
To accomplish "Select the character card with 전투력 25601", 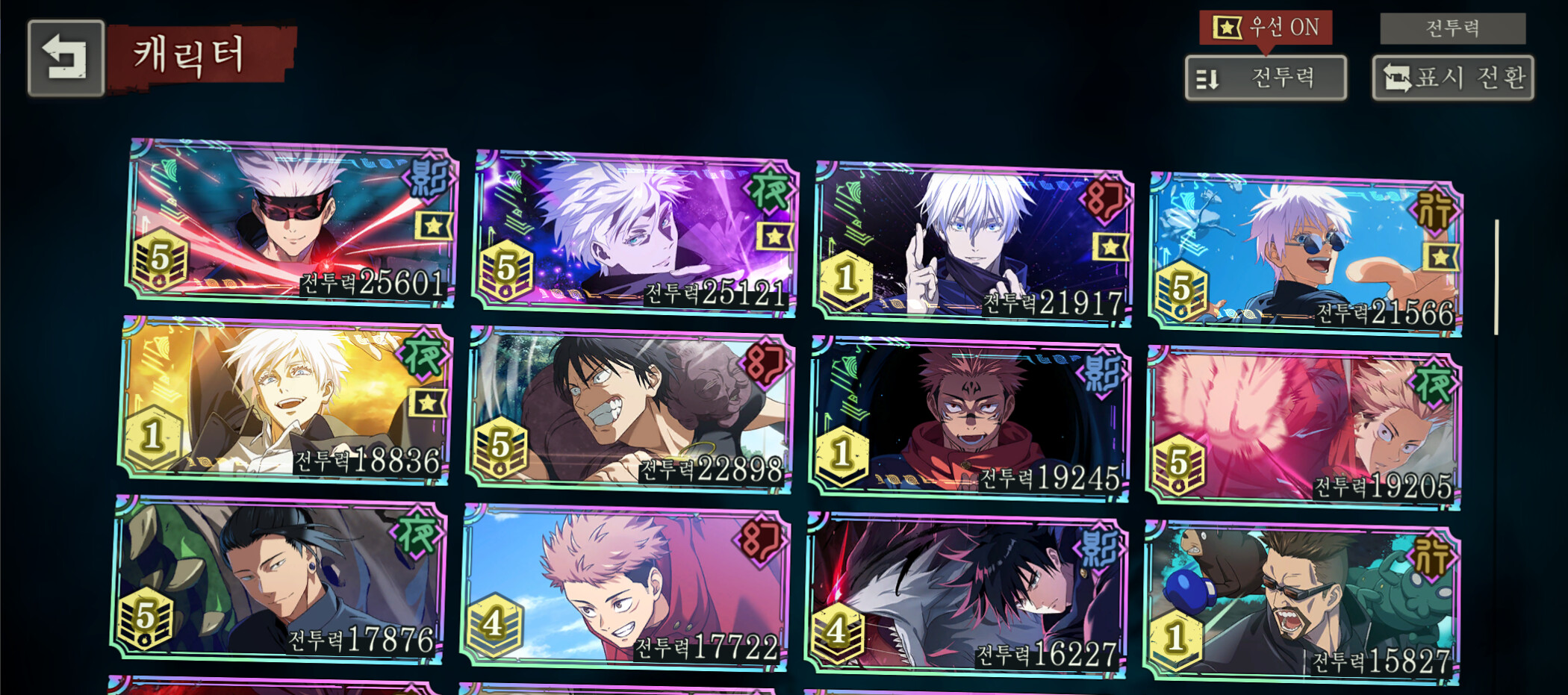I will click(x=291, y=222).
